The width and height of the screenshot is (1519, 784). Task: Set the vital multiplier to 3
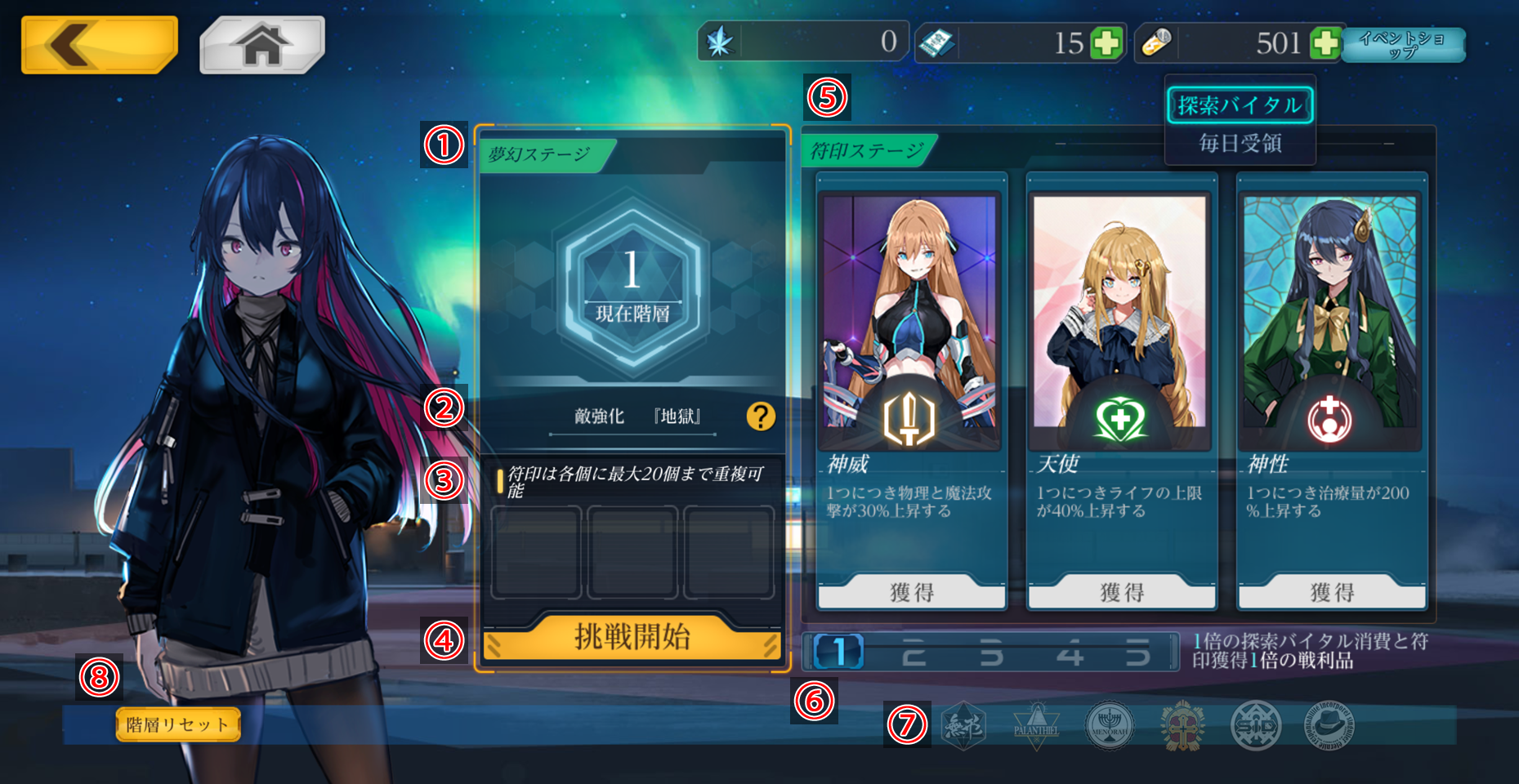[x=991, y=653]
